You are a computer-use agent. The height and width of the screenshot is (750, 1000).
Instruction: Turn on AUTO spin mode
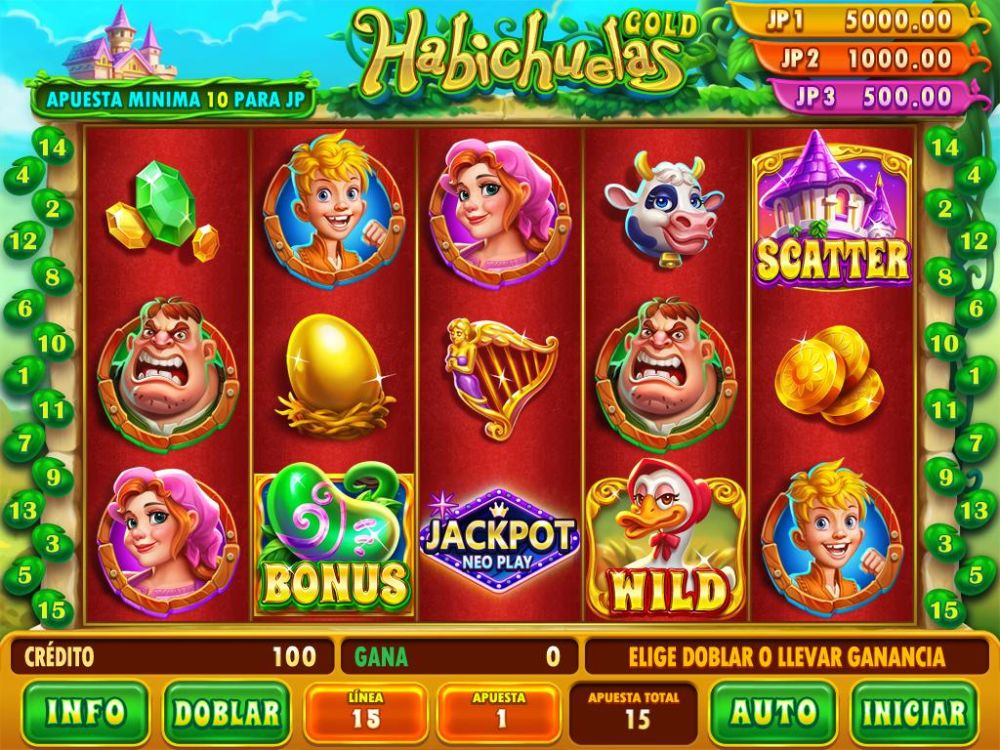775,712
